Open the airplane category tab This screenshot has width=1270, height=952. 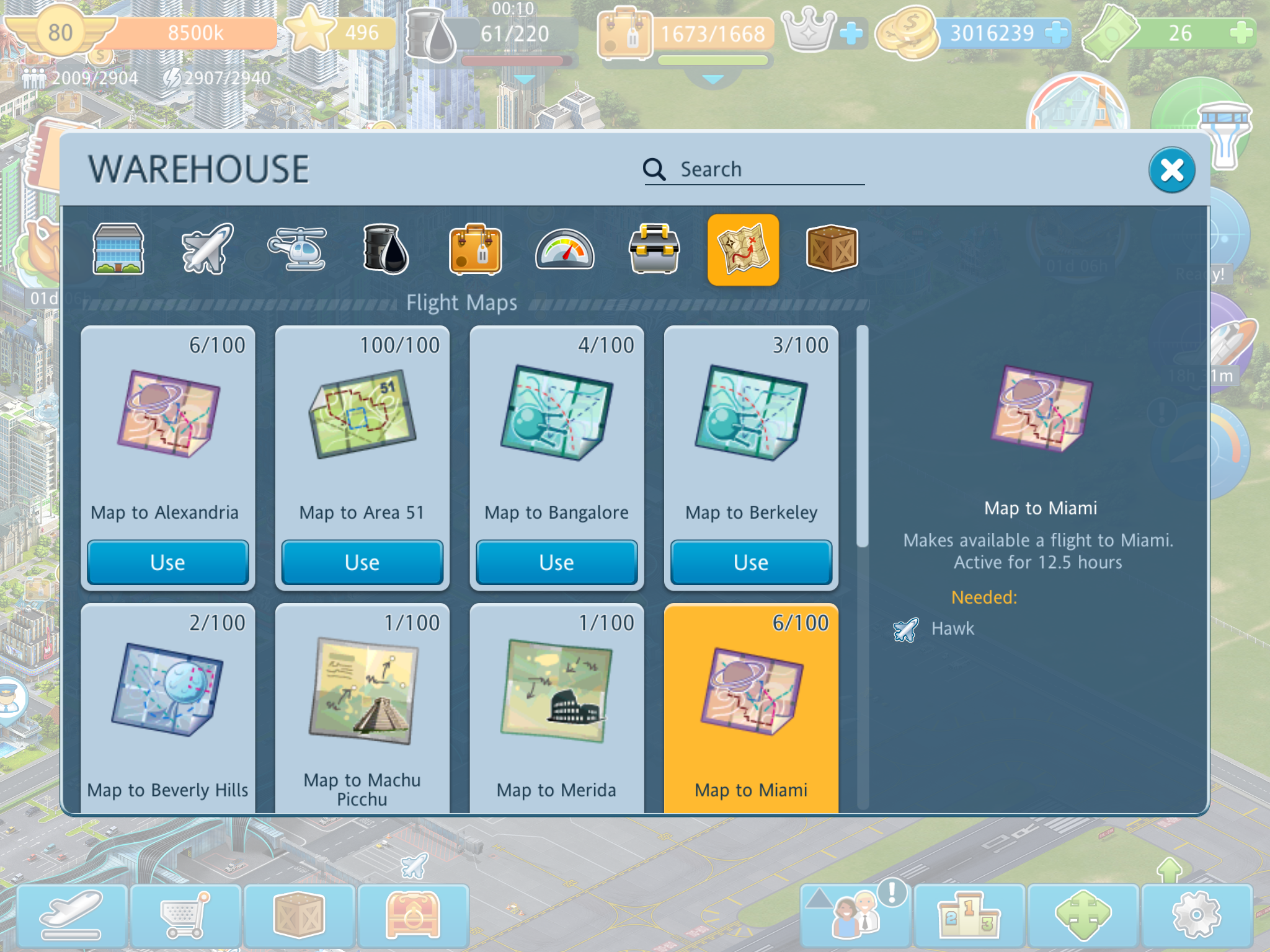pyautogui.click(x=207, y=249)
